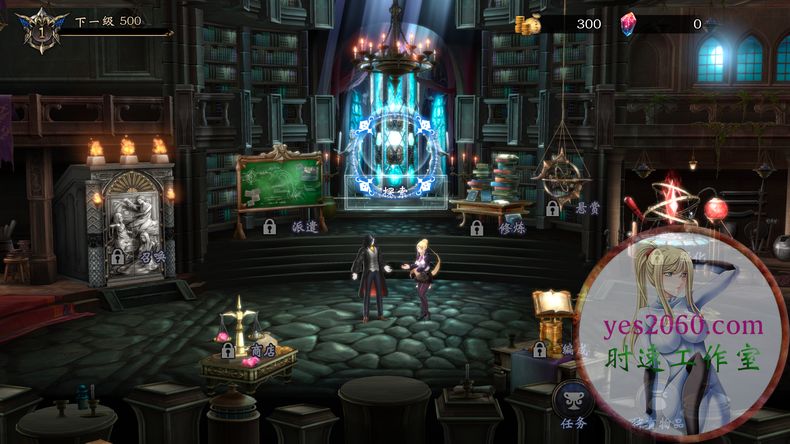Click the purple gem currency icon
The height and width of the screenshot is (444, 790).
(x=628, y=24)
